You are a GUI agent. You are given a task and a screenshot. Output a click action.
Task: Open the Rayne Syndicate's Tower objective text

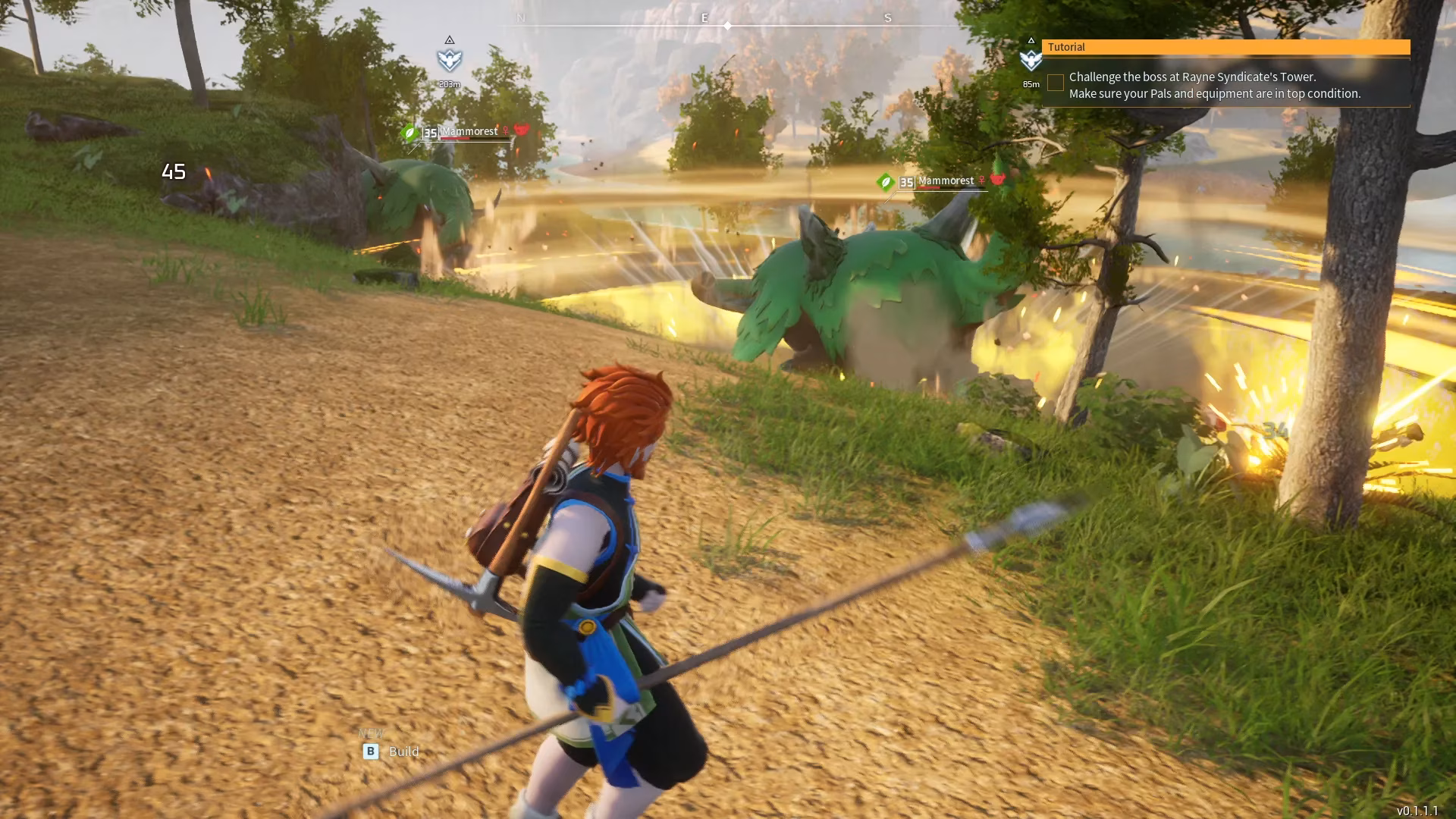click(x=1214, y=85)
